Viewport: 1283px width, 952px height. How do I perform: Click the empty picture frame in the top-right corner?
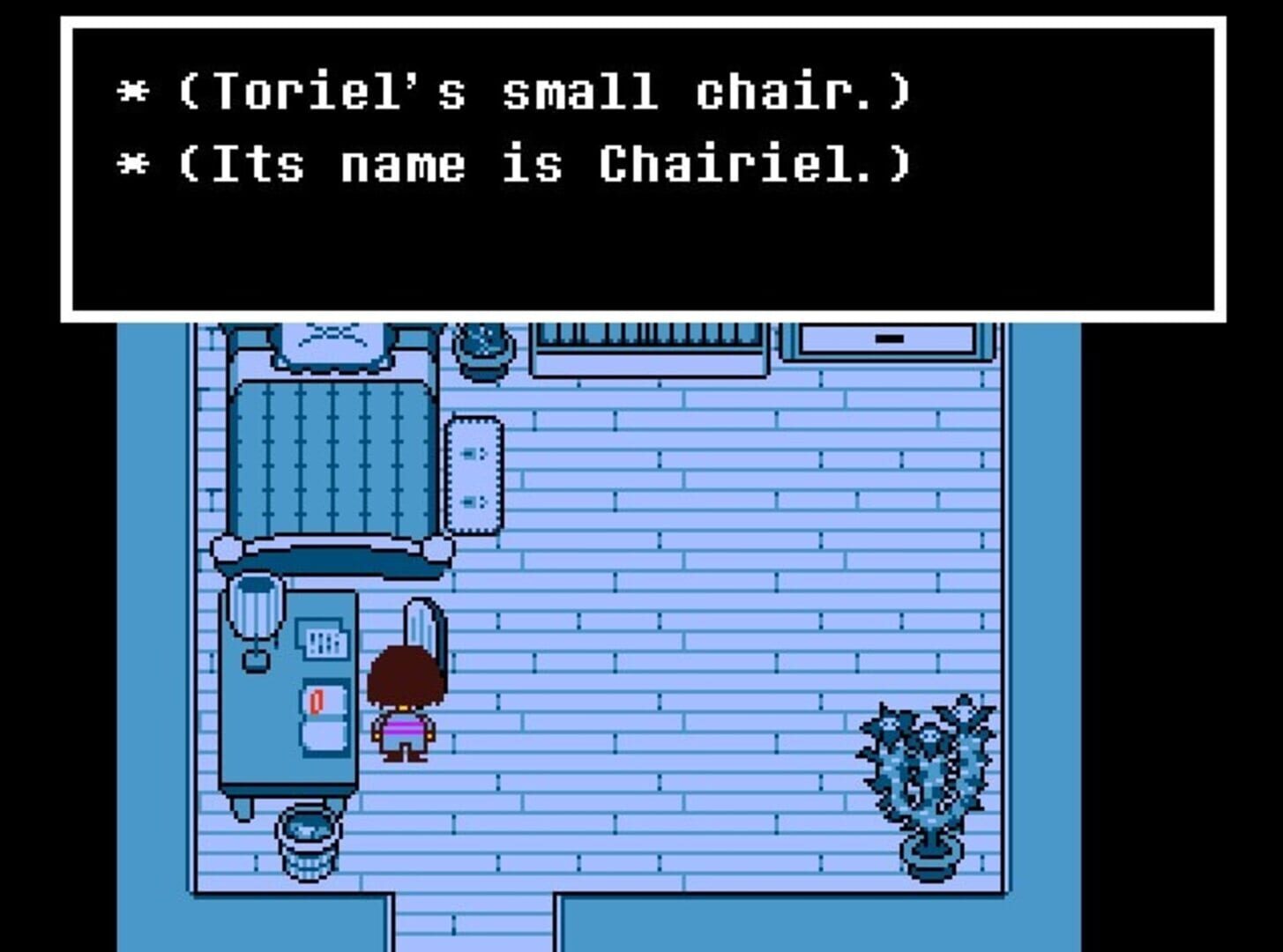[886, 338]
